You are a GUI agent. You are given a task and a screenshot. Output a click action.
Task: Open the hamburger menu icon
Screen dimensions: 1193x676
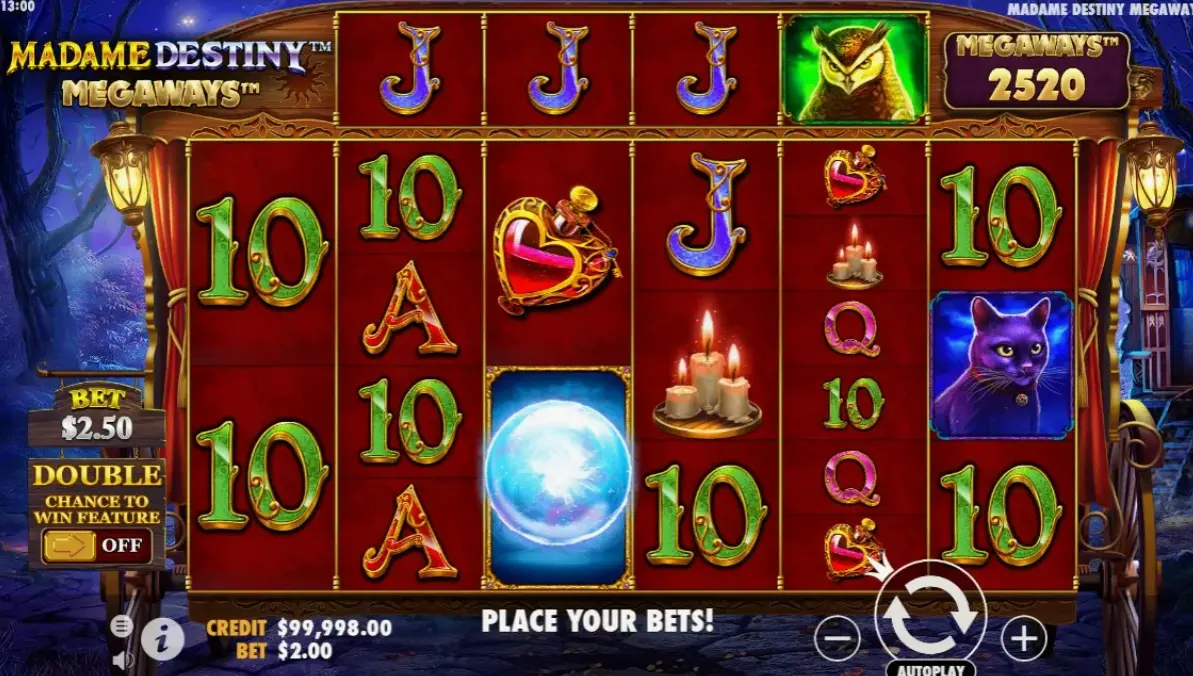(x=121, y=627)
